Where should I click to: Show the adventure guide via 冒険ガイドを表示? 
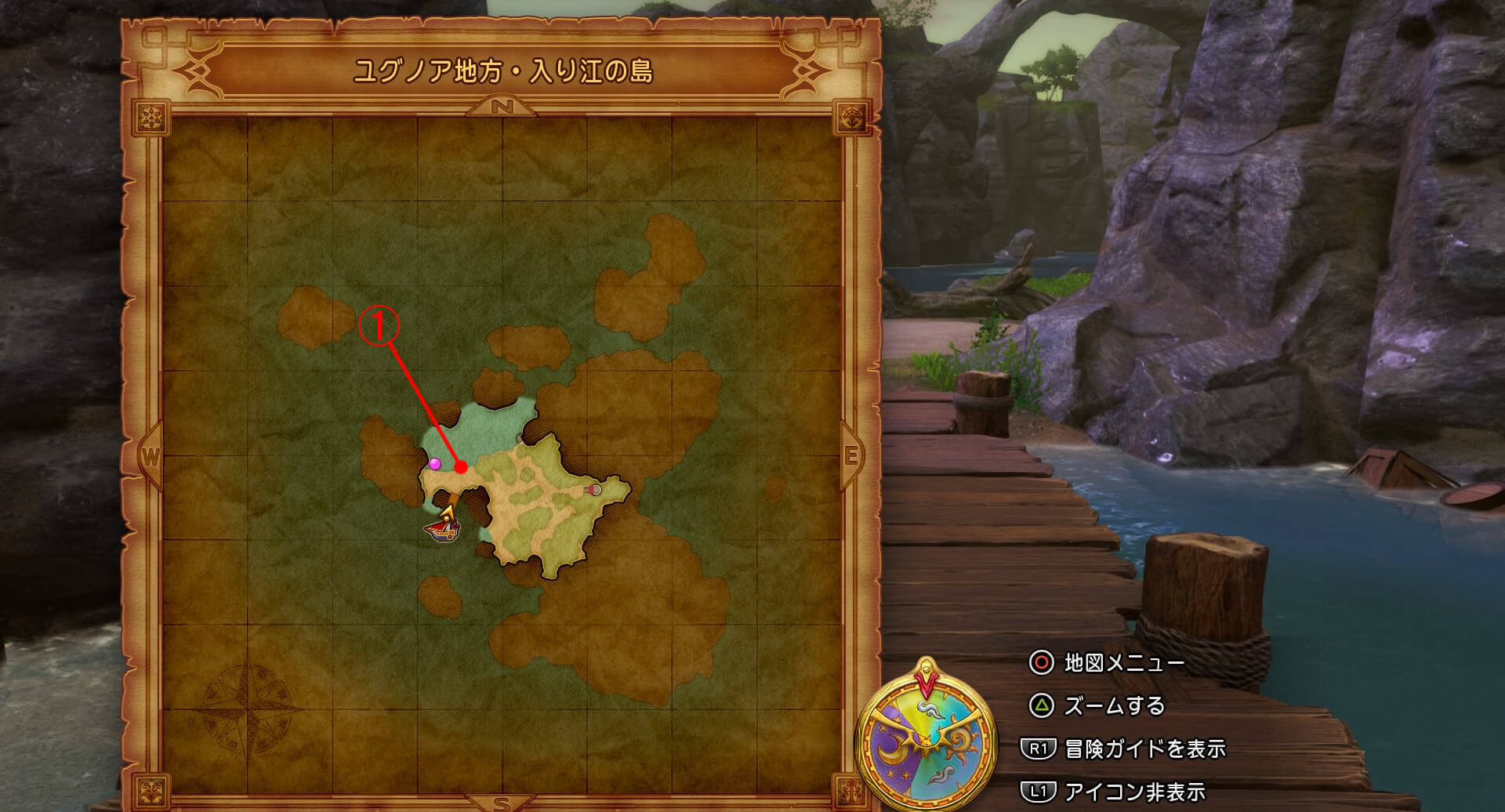pos(1144,749)
